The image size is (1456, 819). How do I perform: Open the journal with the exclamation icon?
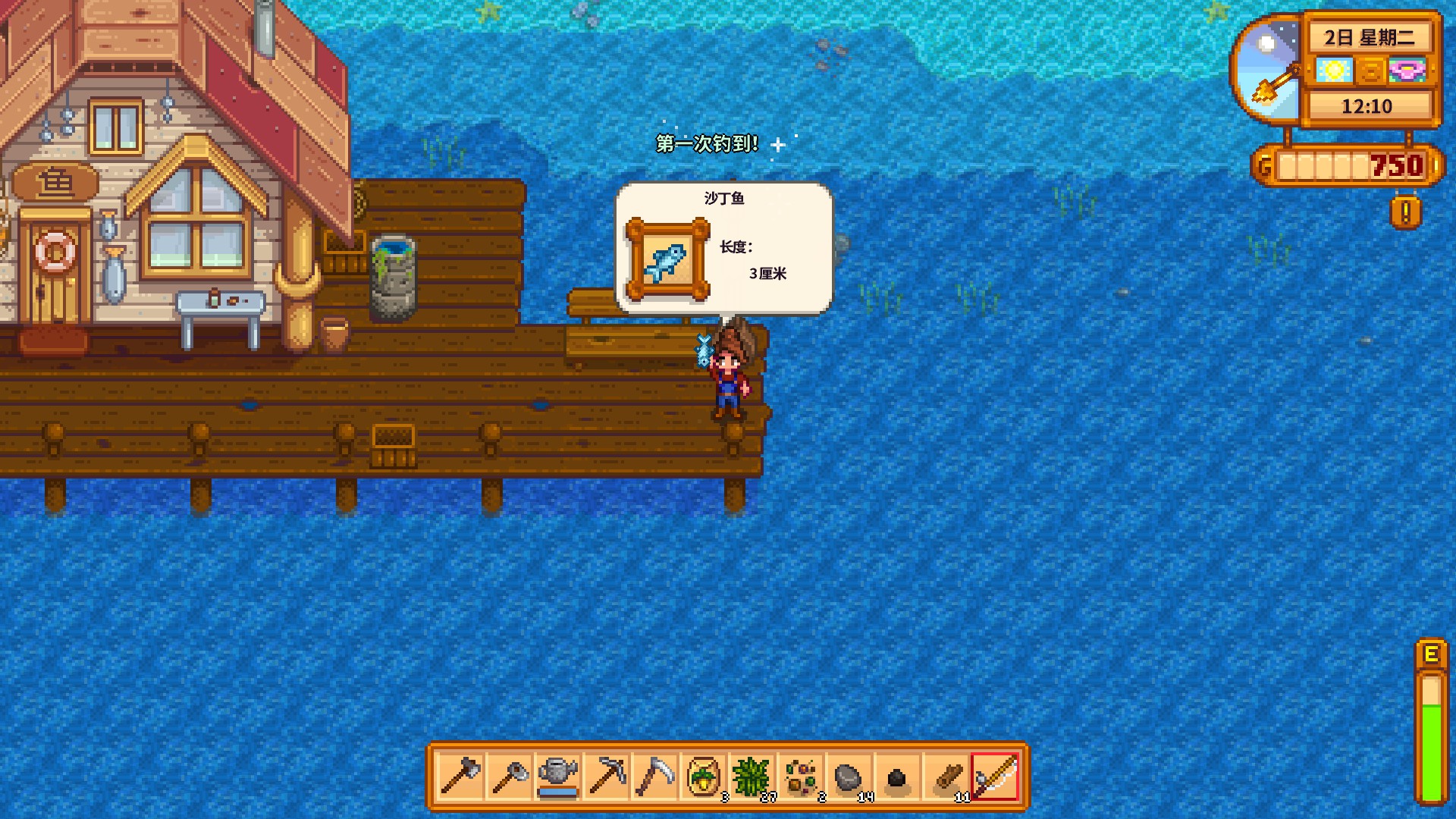click(1405, 213)
